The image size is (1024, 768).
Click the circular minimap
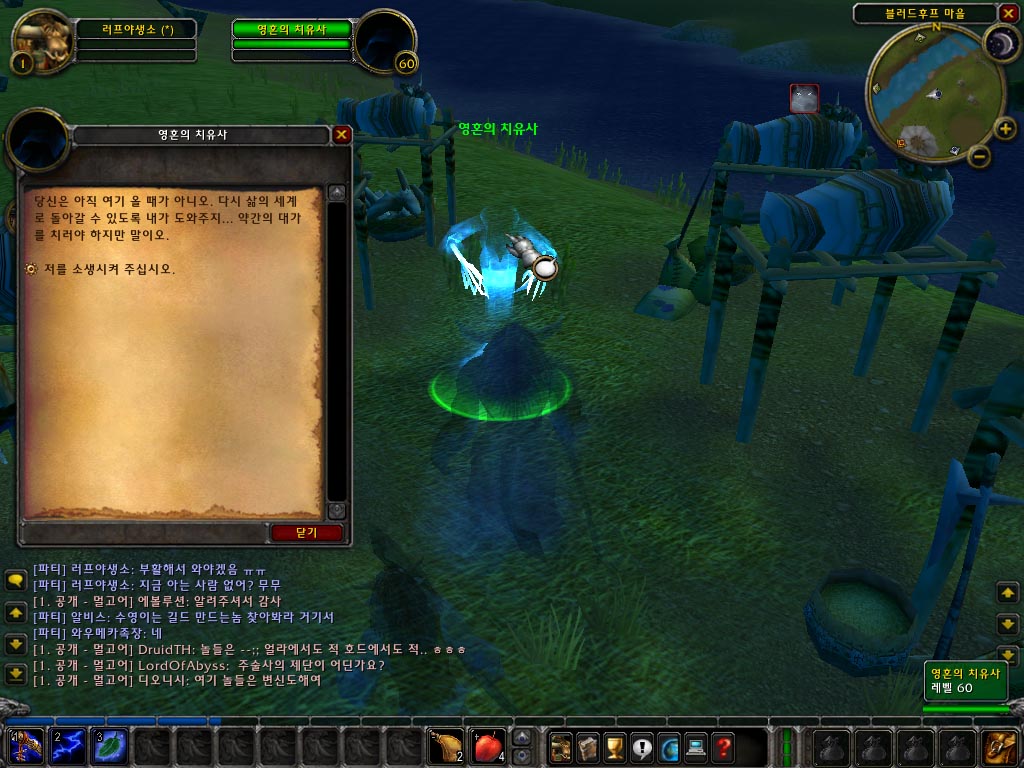pyautogui.click(x=934, y=95)
